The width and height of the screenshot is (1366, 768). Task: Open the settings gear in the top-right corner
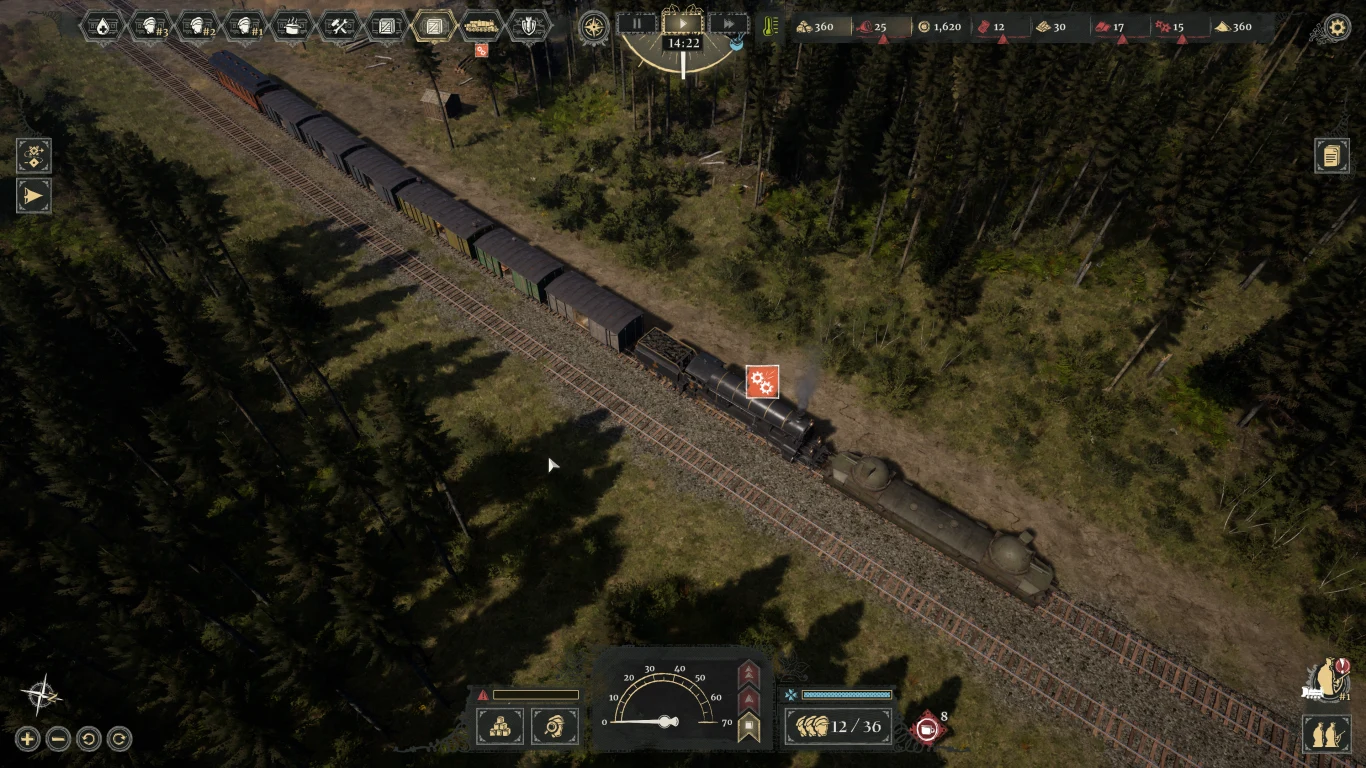(1337, 28)
